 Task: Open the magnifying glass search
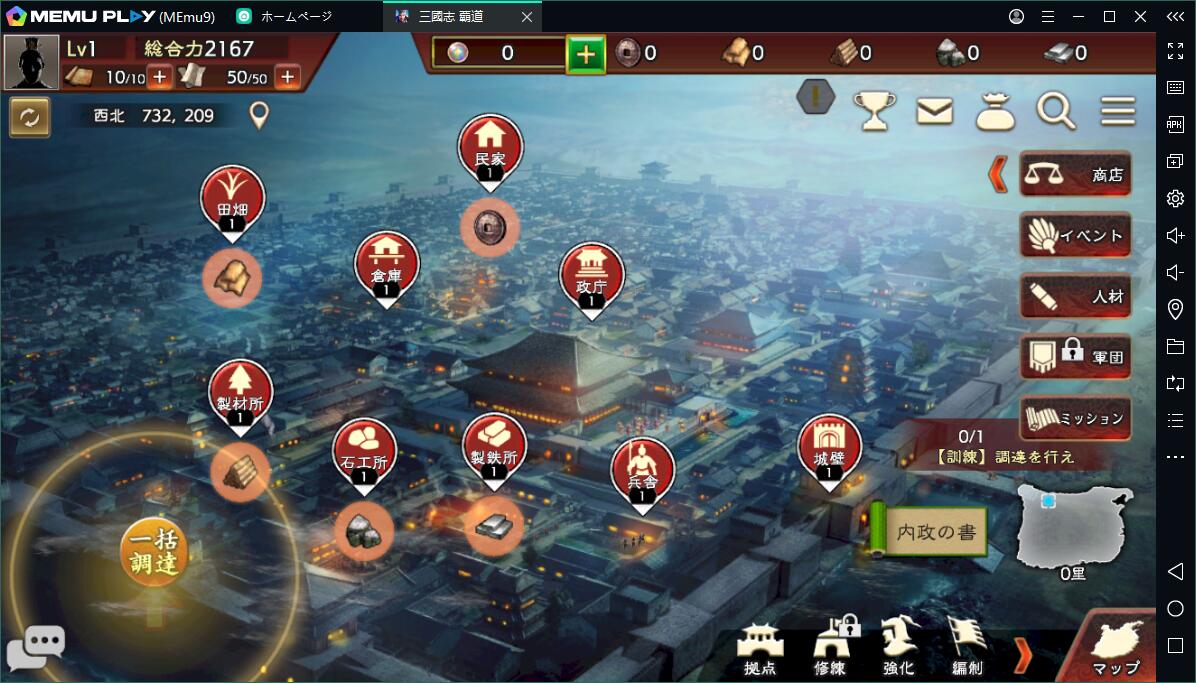coord(1055,111)
